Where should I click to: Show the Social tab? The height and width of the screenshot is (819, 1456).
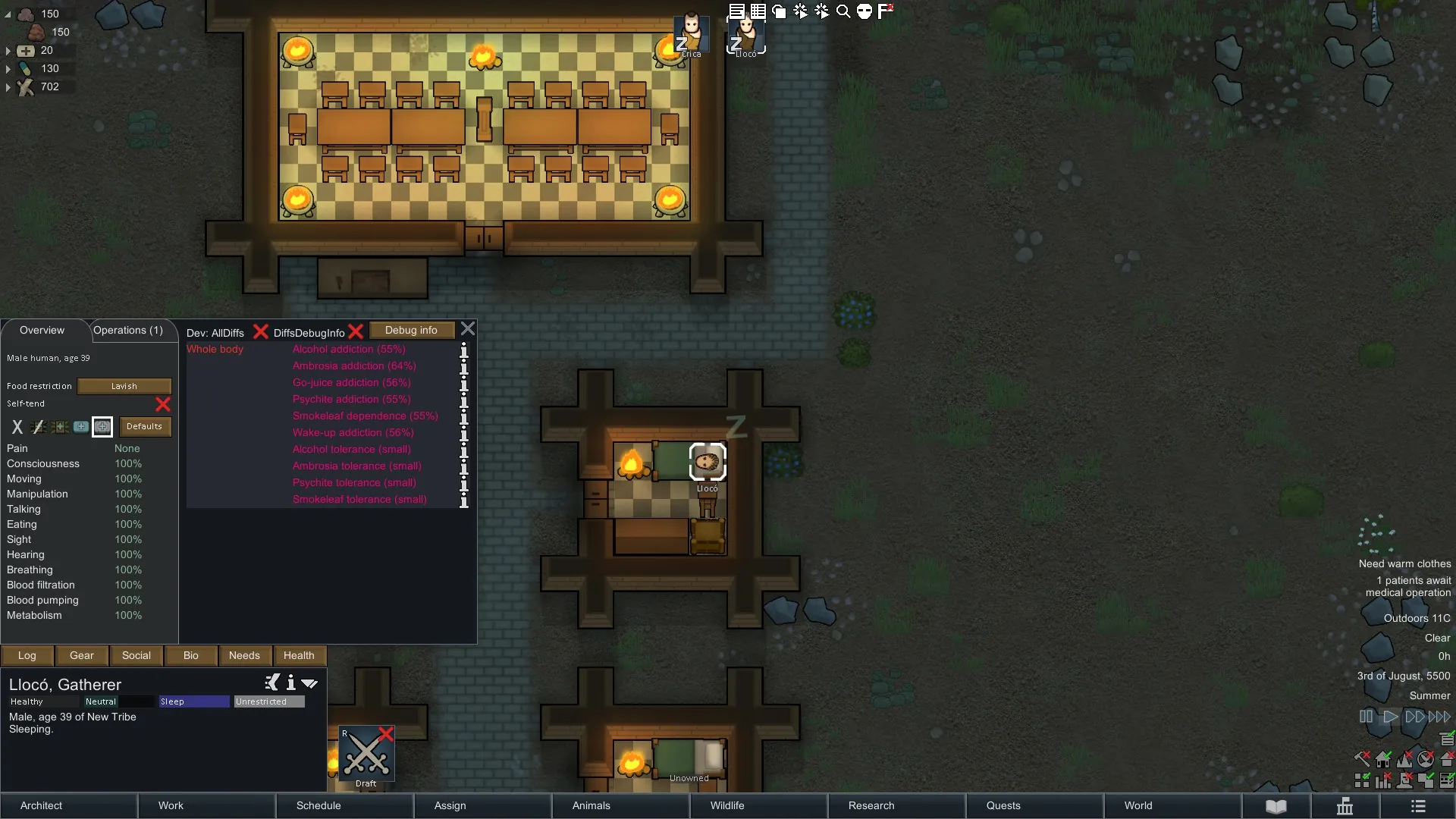[x=136, y=656]
